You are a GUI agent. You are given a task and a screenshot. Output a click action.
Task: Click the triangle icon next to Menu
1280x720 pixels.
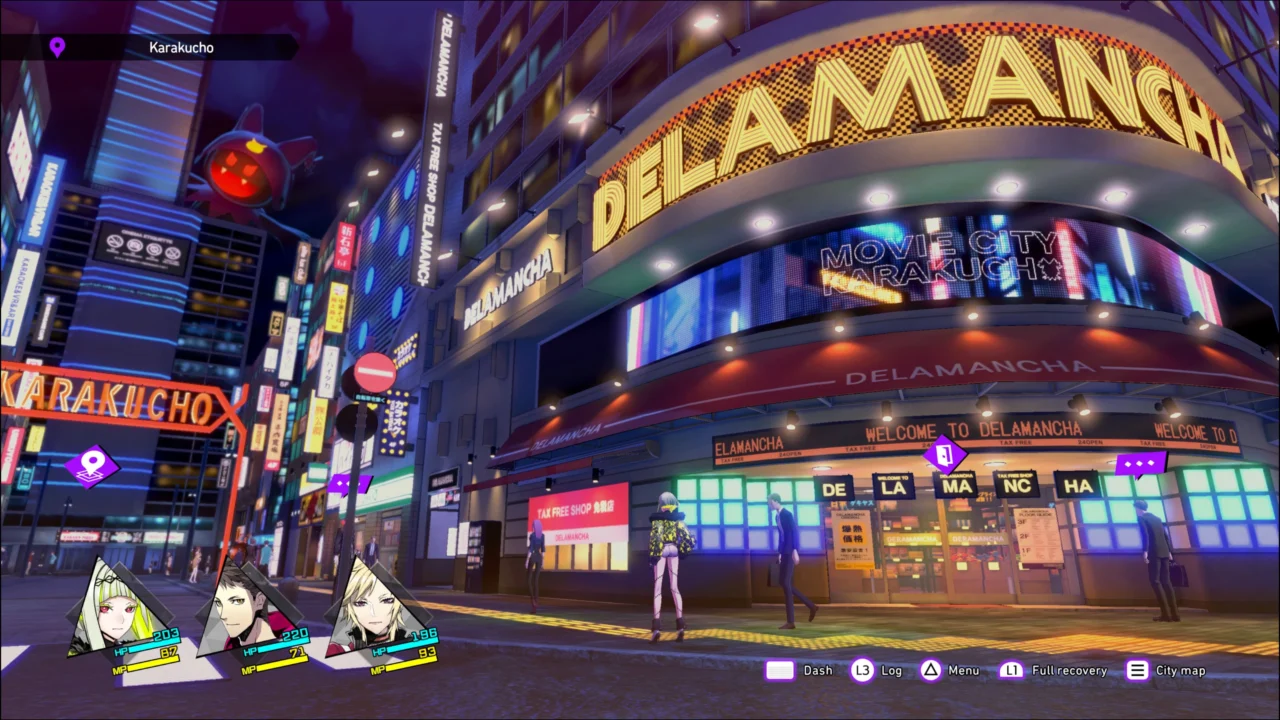coord(931,670)
